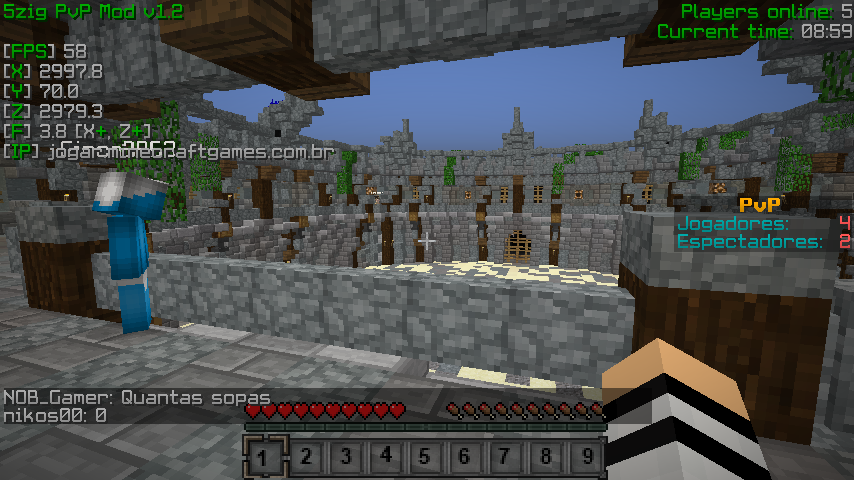
Task: Activate hotbar slot 6
Action: pos(465,458)
